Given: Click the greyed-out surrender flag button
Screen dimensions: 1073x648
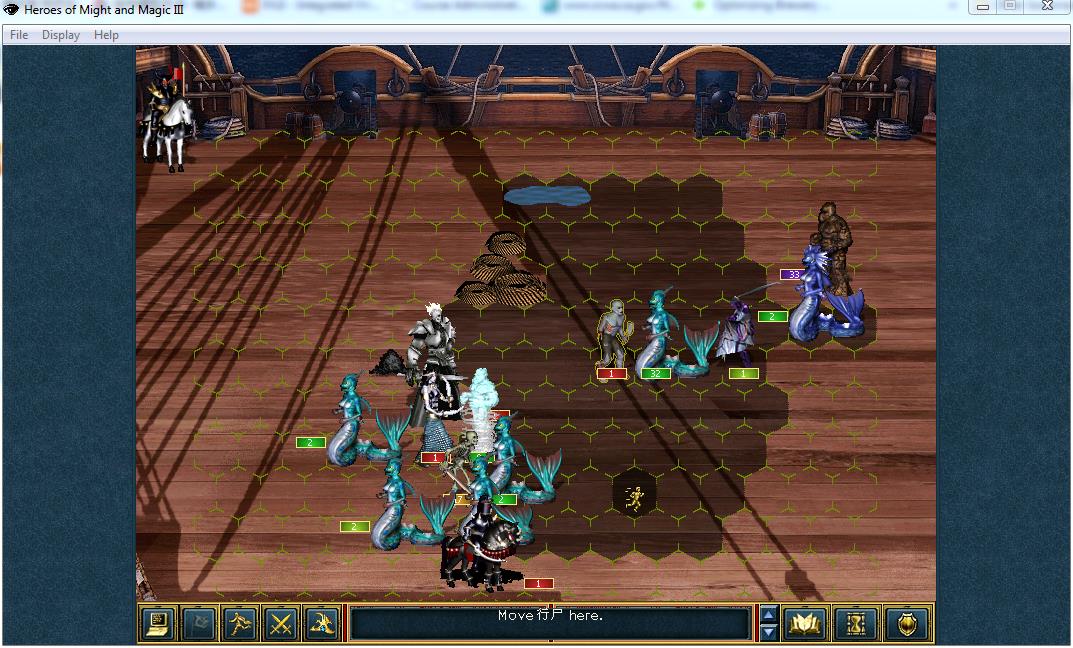Looking at the screenshot, I should tap(199, 624).
